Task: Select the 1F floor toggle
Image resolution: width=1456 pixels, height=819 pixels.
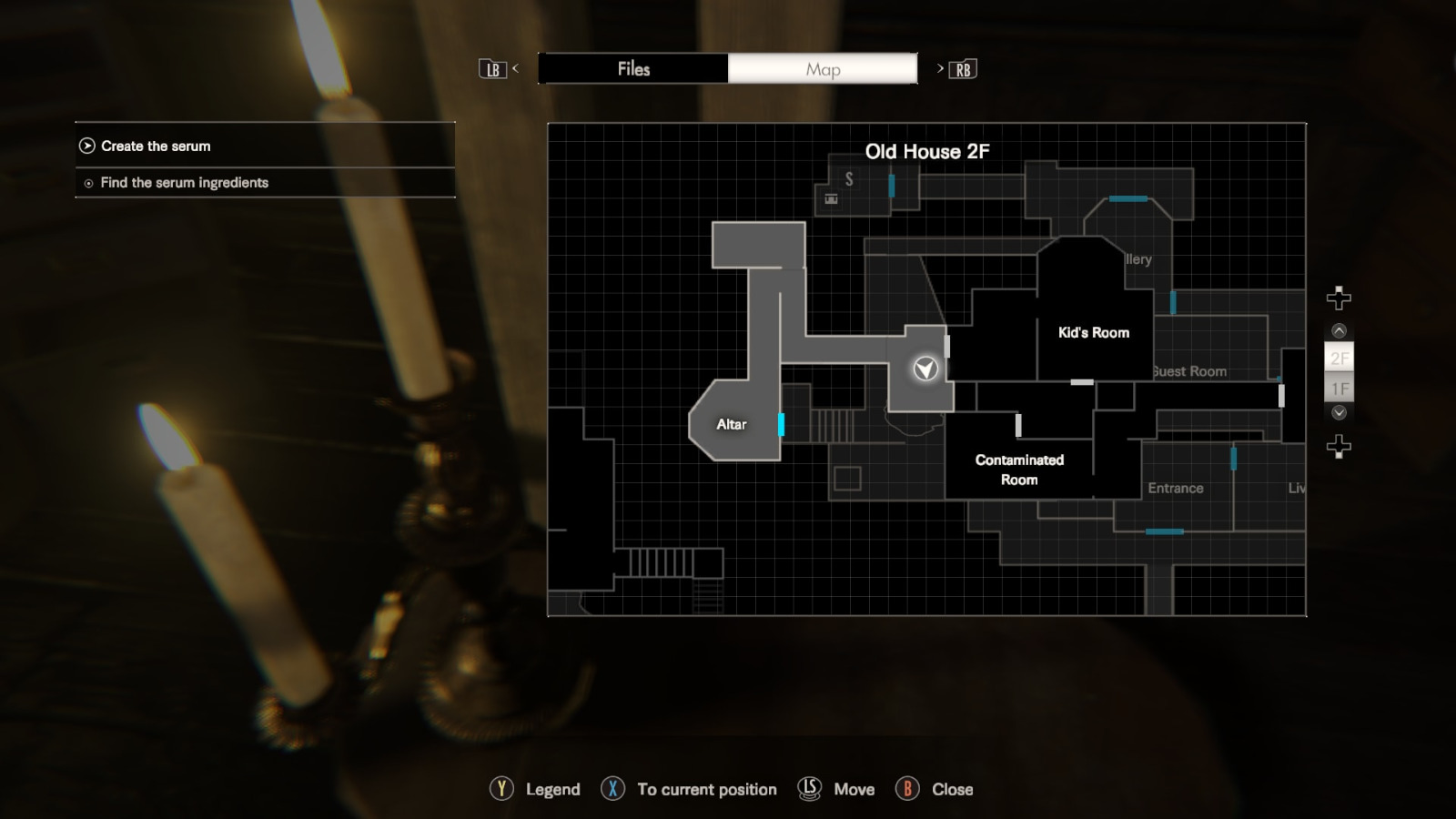Action: [1337, 388]
